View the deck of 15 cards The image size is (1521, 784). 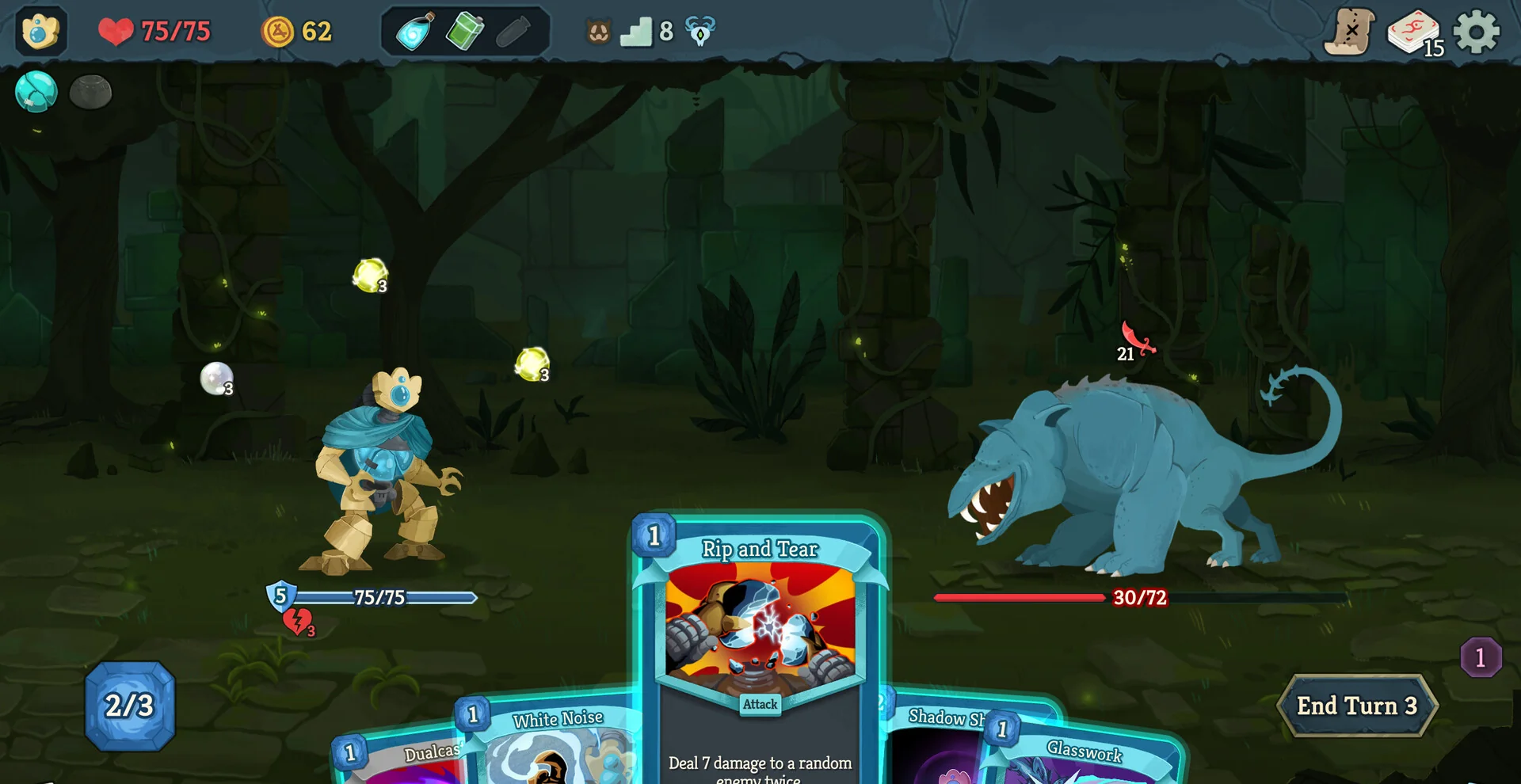[x=1414, y=33]
